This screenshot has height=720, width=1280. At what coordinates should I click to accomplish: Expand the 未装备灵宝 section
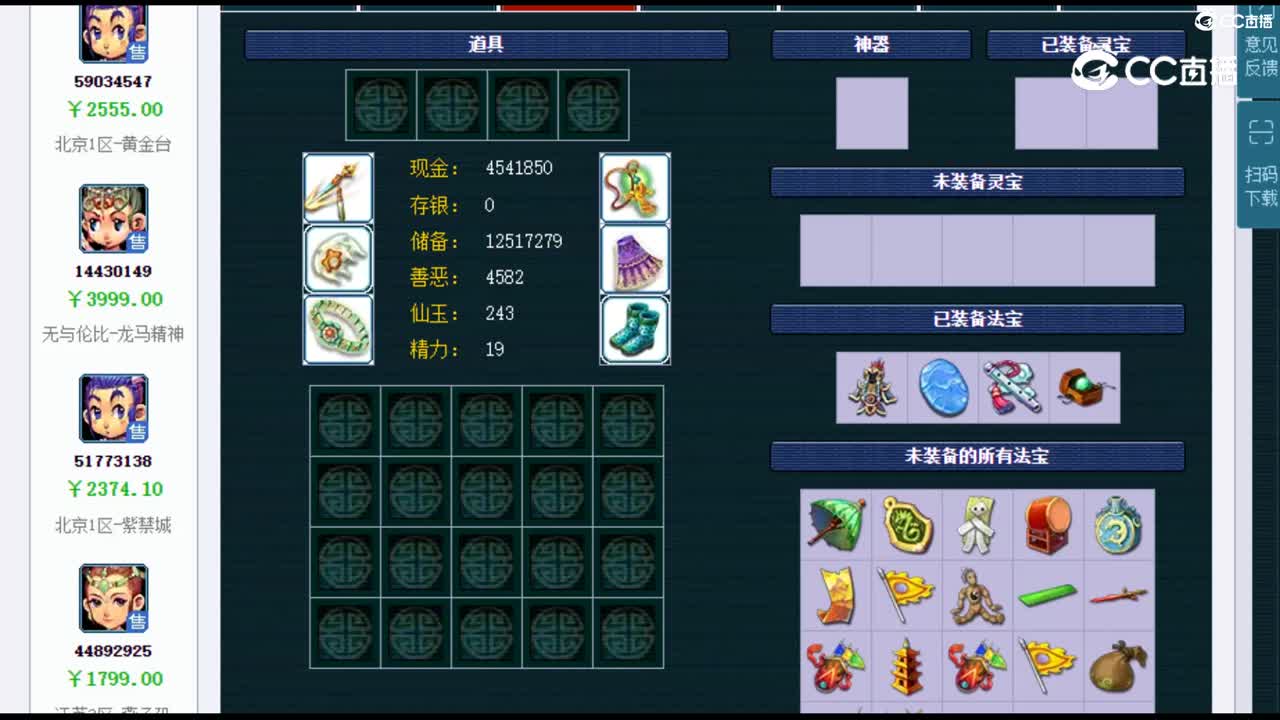[976, 182]
